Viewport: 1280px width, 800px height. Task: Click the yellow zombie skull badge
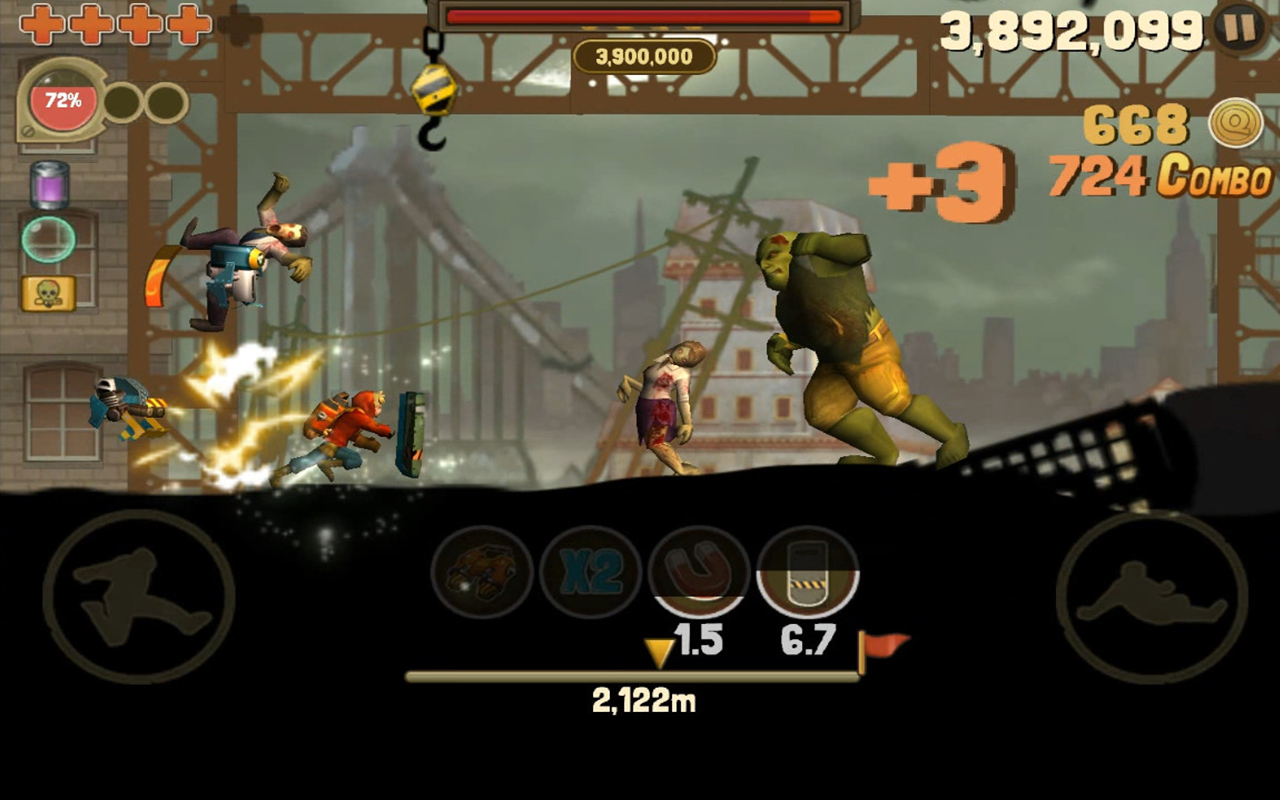coord(49,293)
